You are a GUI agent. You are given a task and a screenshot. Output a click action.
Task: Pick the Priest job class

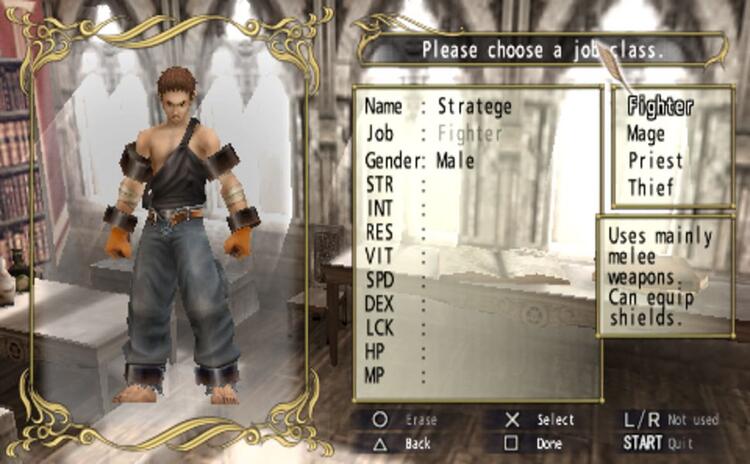[655, 160]
